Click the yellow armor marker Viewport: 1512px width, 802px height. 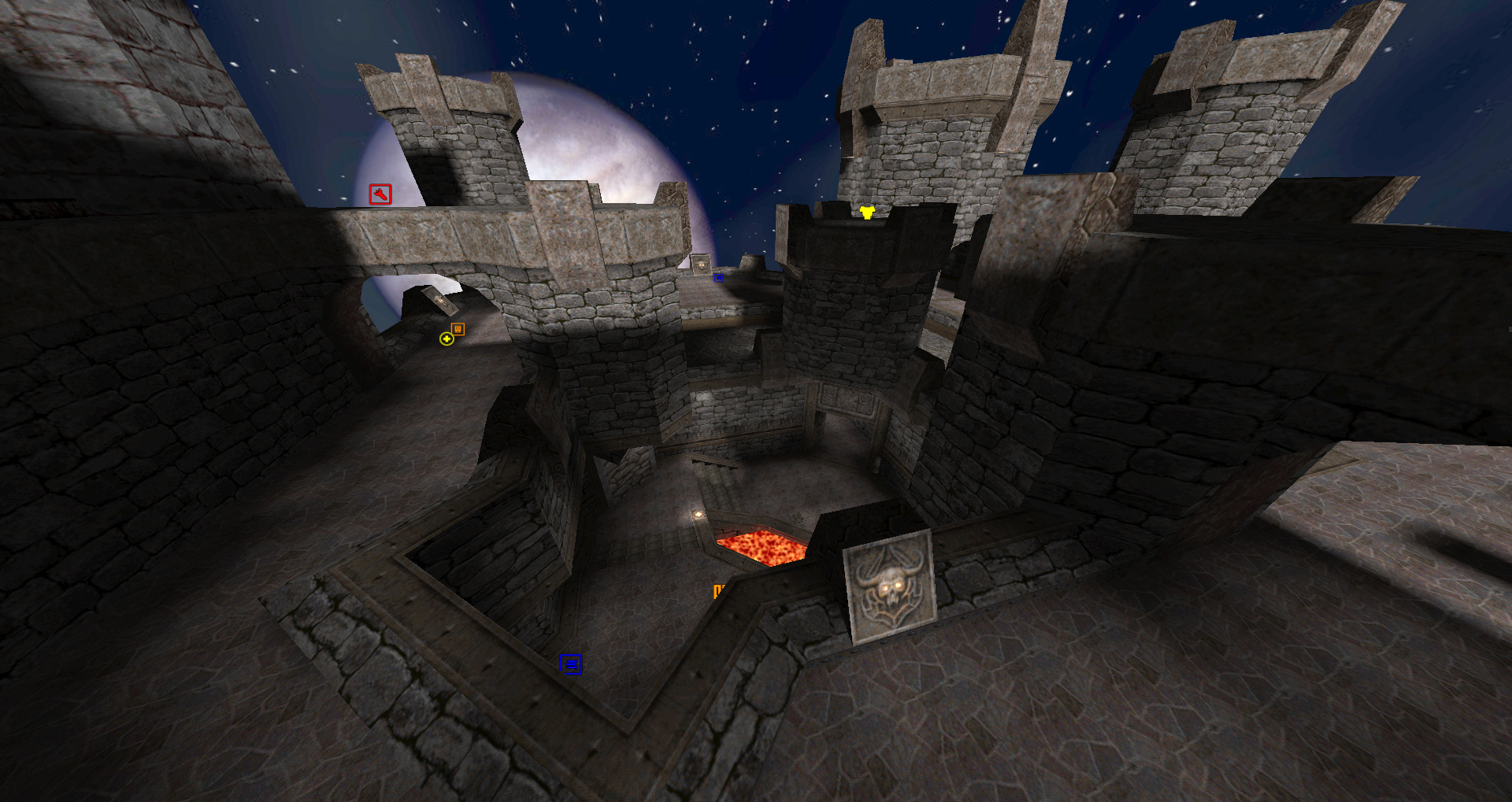867,212
